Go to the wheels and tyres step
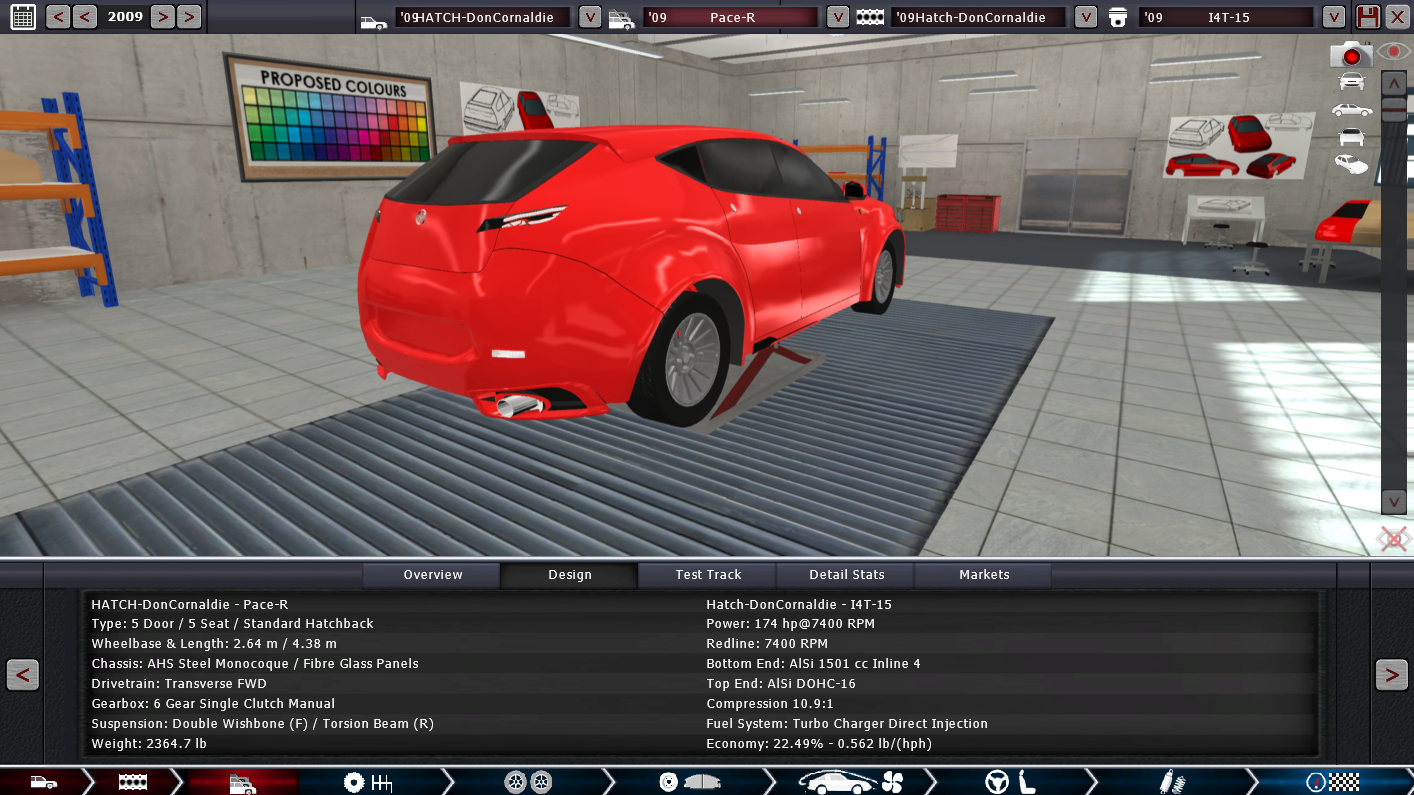1414x795 pixels. tap(528, 782)
